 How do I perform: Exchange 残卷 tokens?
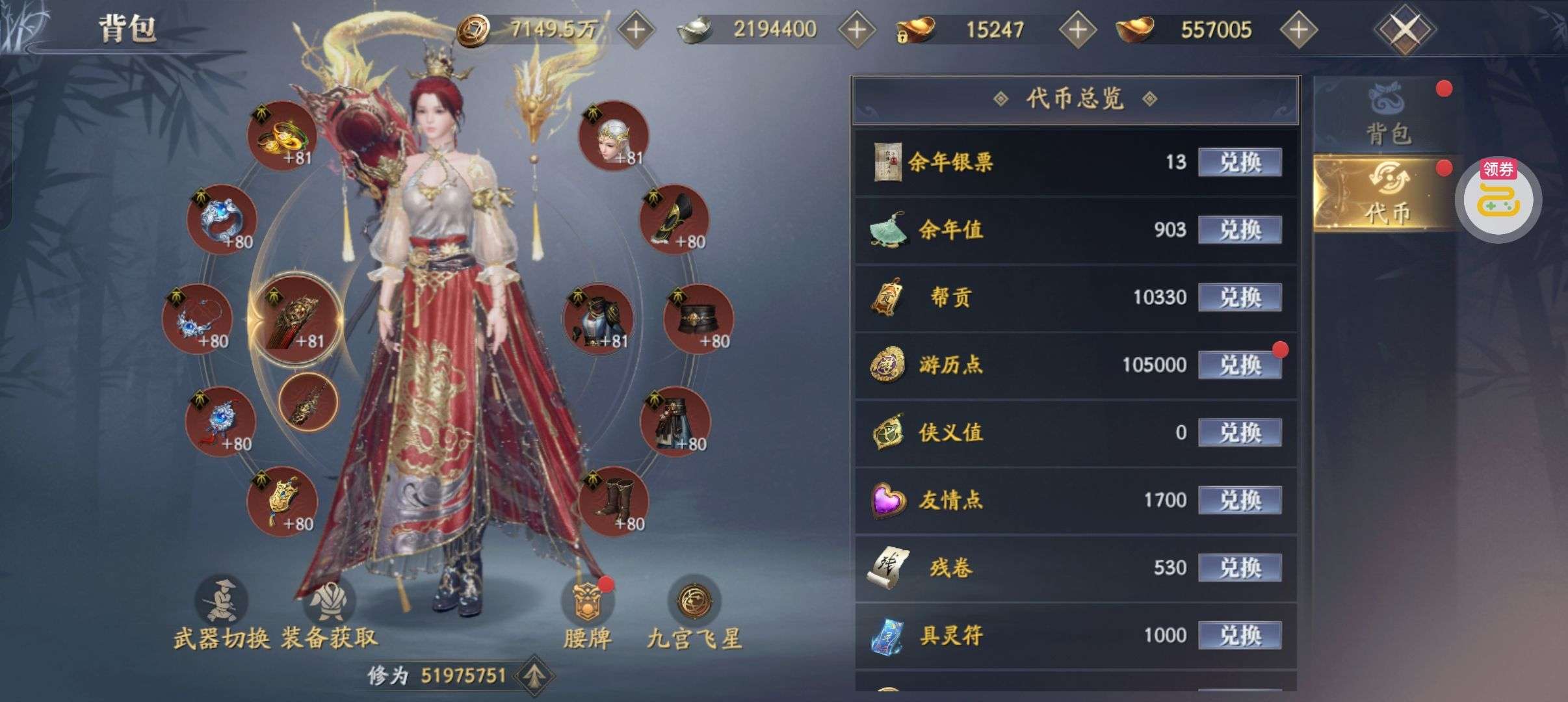tap(1239, 567)
